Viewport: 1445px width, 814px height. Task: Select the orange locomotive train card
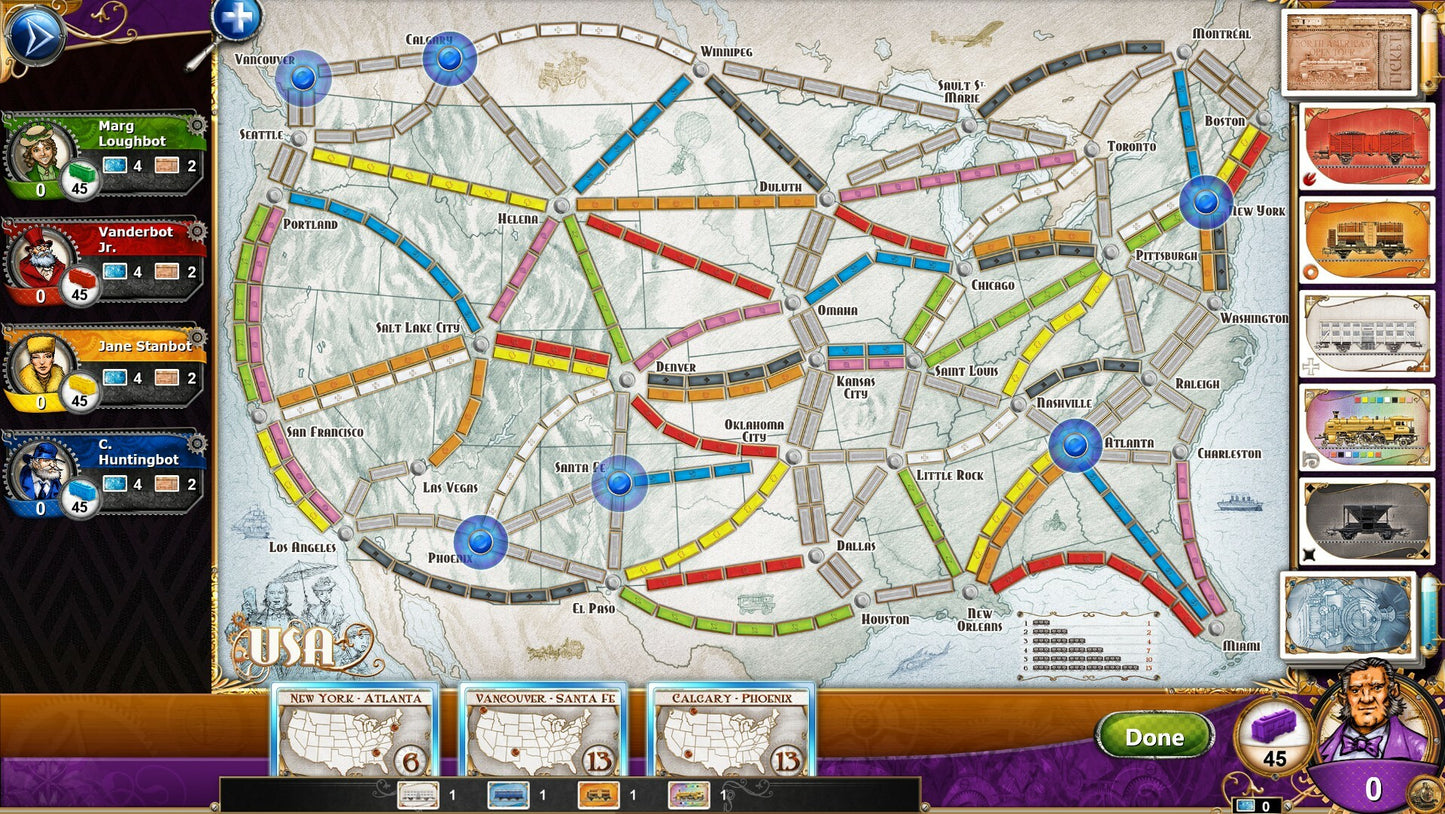1363,240
